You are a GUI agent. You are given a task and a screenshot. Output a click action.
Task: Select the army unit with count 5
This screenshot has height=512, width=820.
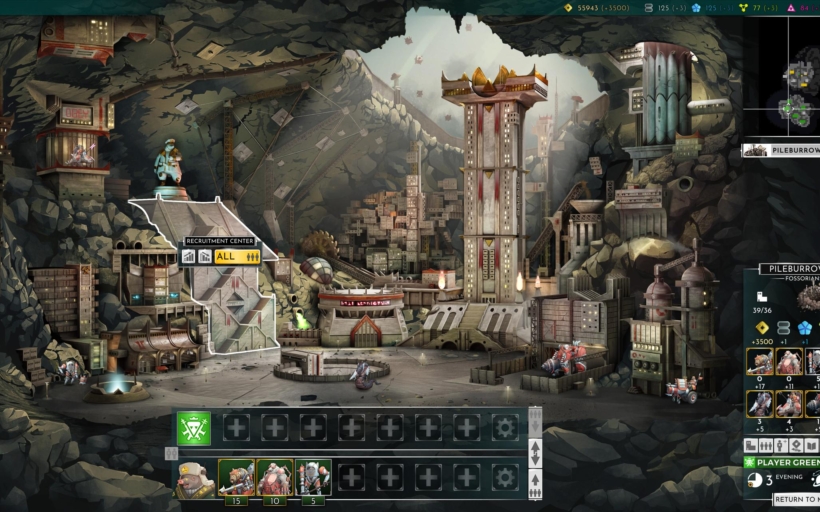click(x=313, y=477)
